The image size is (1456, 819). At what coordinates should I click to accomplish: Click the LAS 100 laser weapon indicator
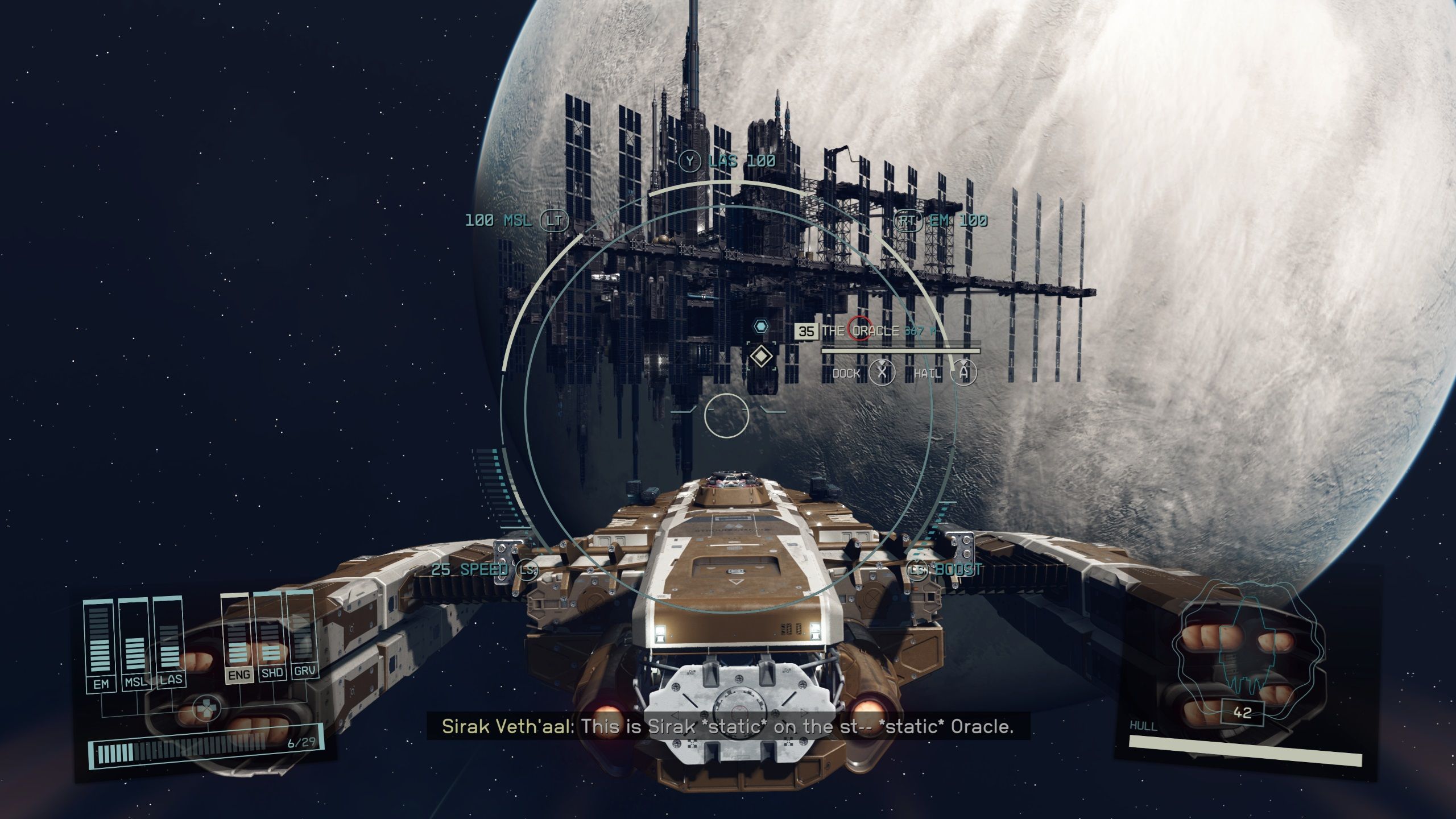734,161
